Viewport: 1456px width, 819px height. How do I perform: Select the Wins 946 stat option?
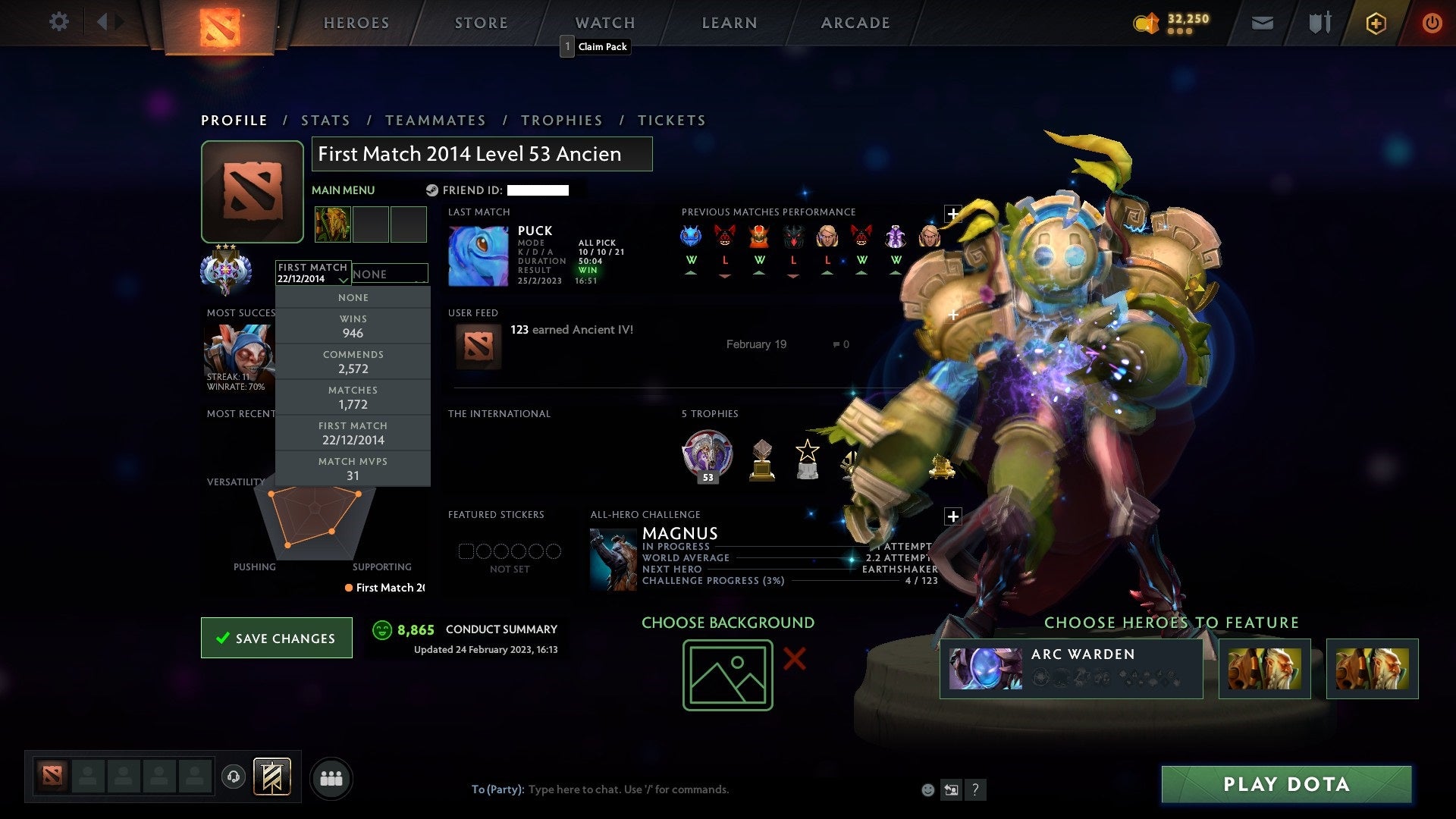pos(353,326)
